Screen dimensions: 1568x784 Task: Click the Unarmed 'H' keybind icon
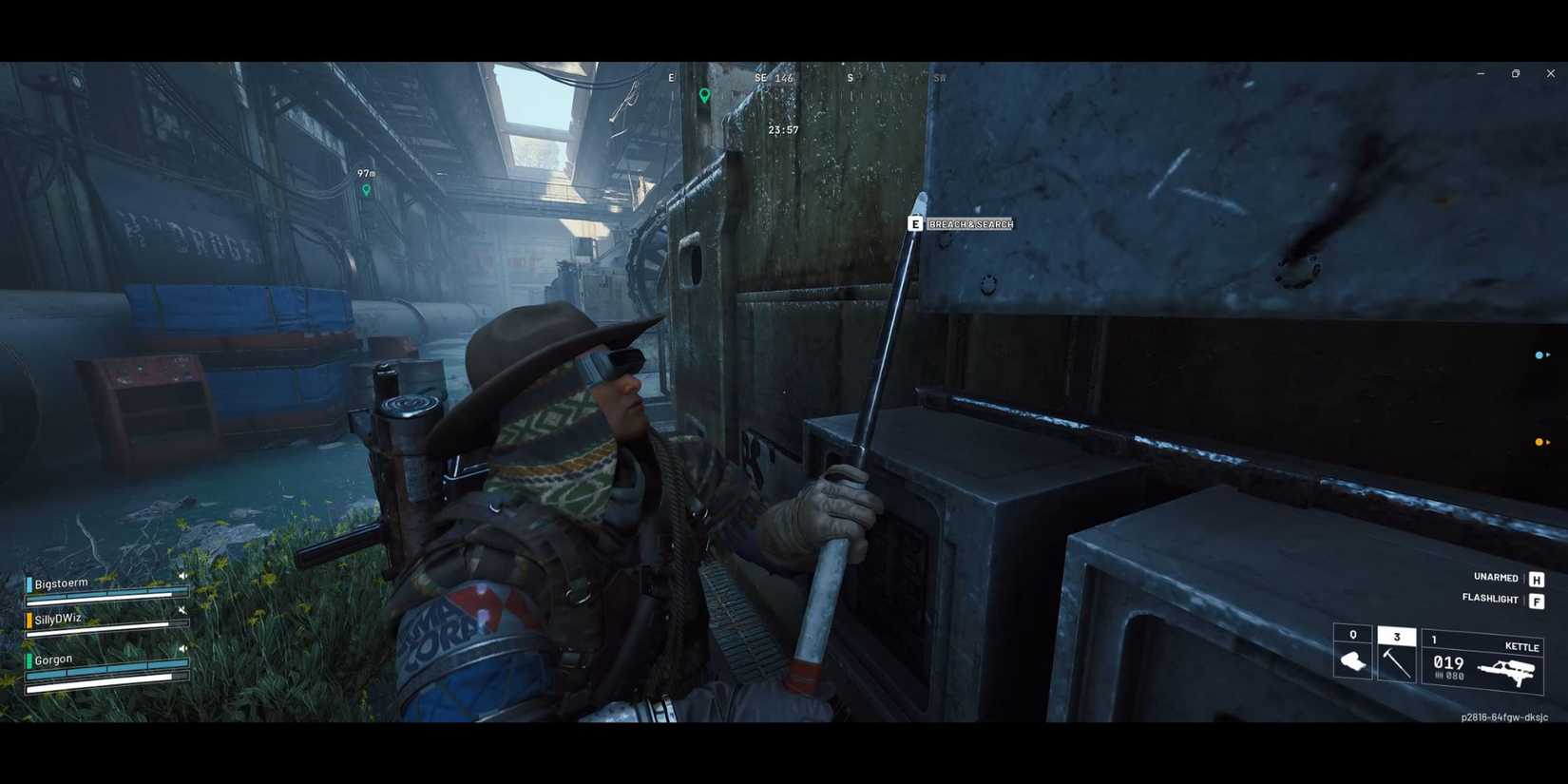[1536, 577]
